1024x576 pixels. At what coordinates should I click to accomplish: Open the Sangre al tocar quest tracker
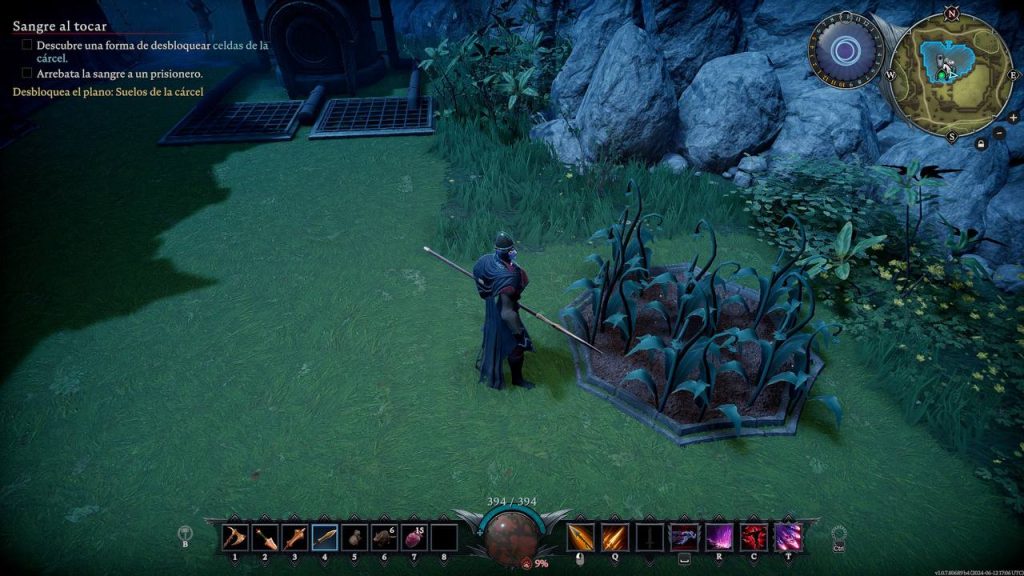coord(59,27)
